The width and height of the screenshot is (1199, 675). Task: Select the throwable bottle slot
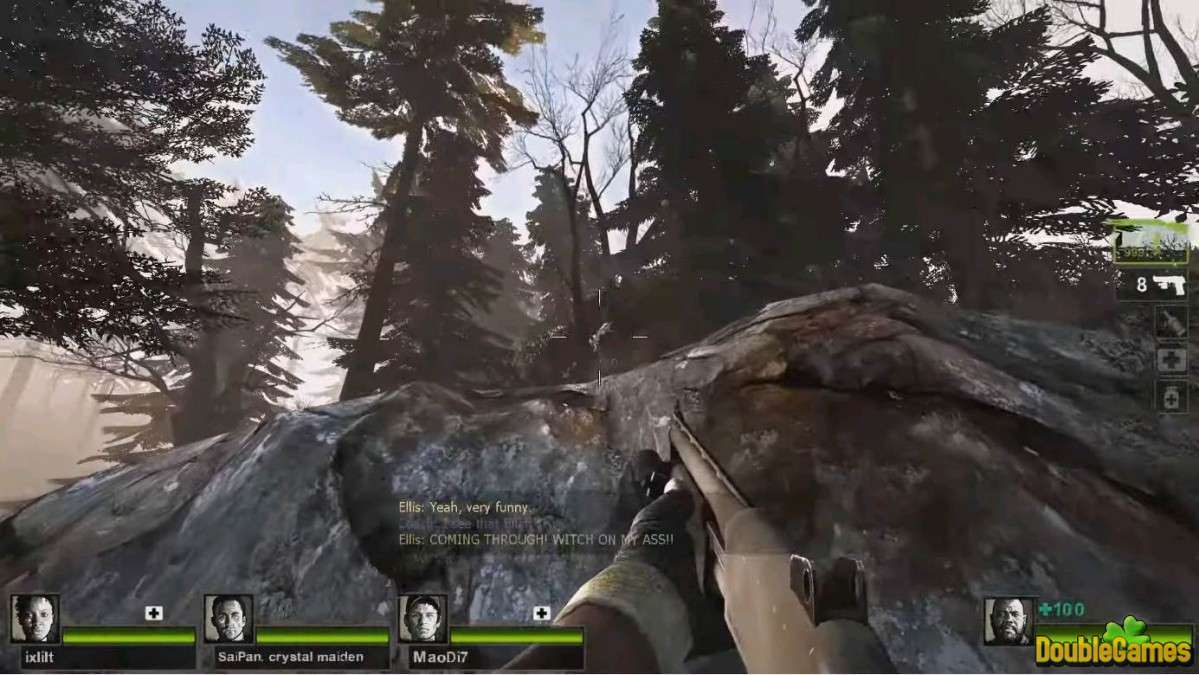(1170, 322)
